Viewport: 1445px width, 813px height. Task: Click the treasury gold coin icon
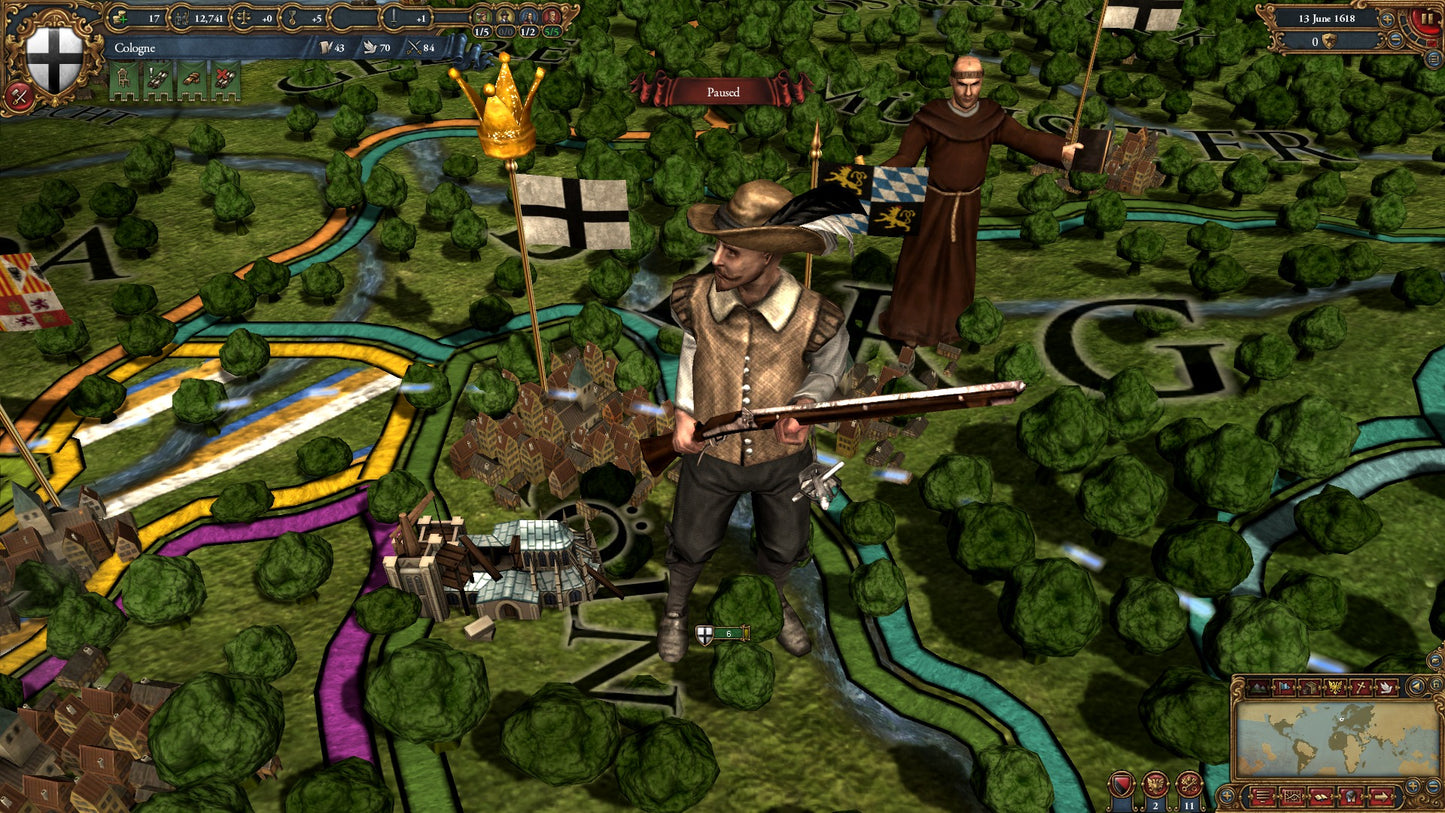(119, 17)
